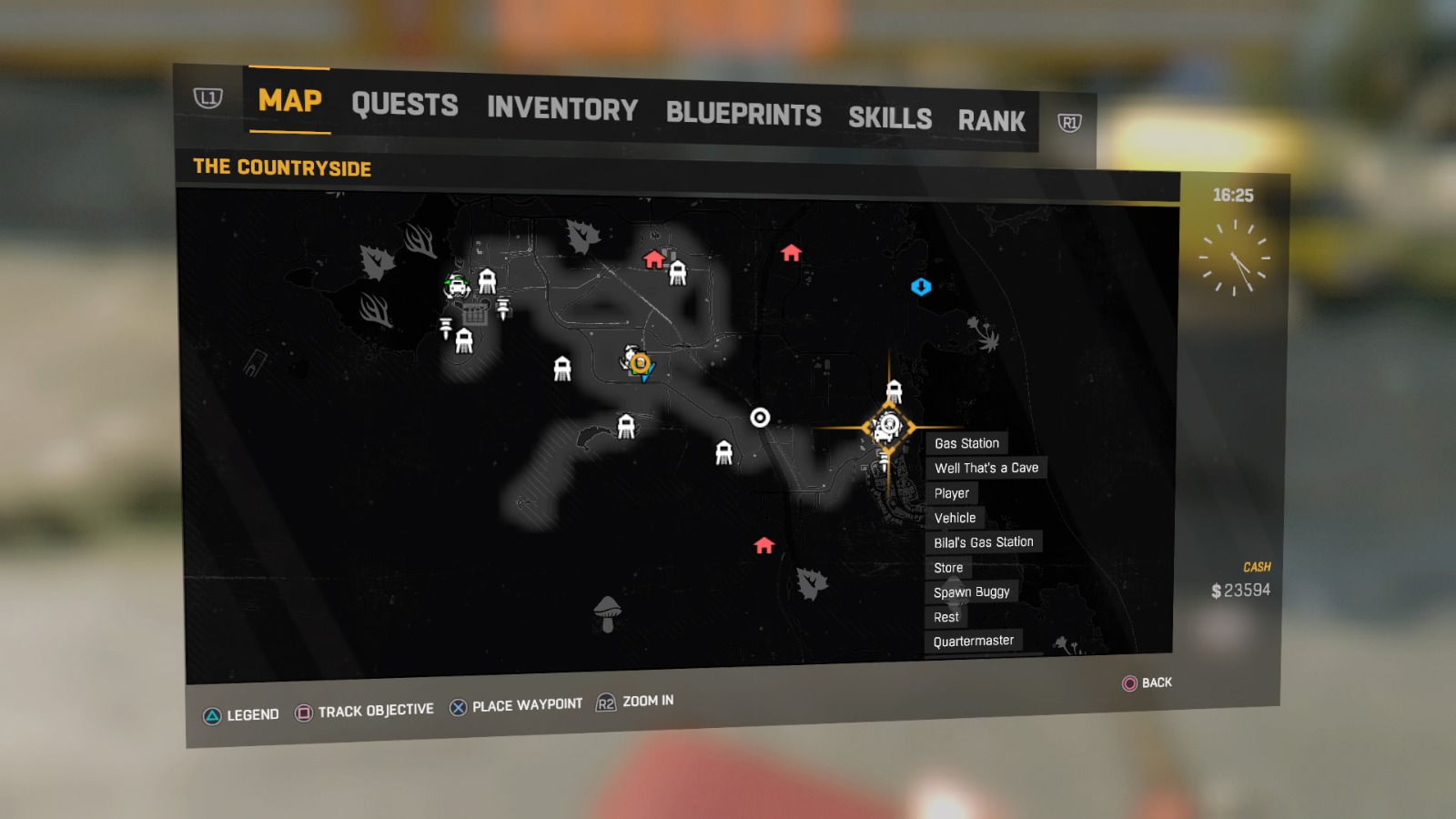Choose Spawn Buggy from the location menu
This screenshot has height=819, width=1456.
[x=971, y=591]
